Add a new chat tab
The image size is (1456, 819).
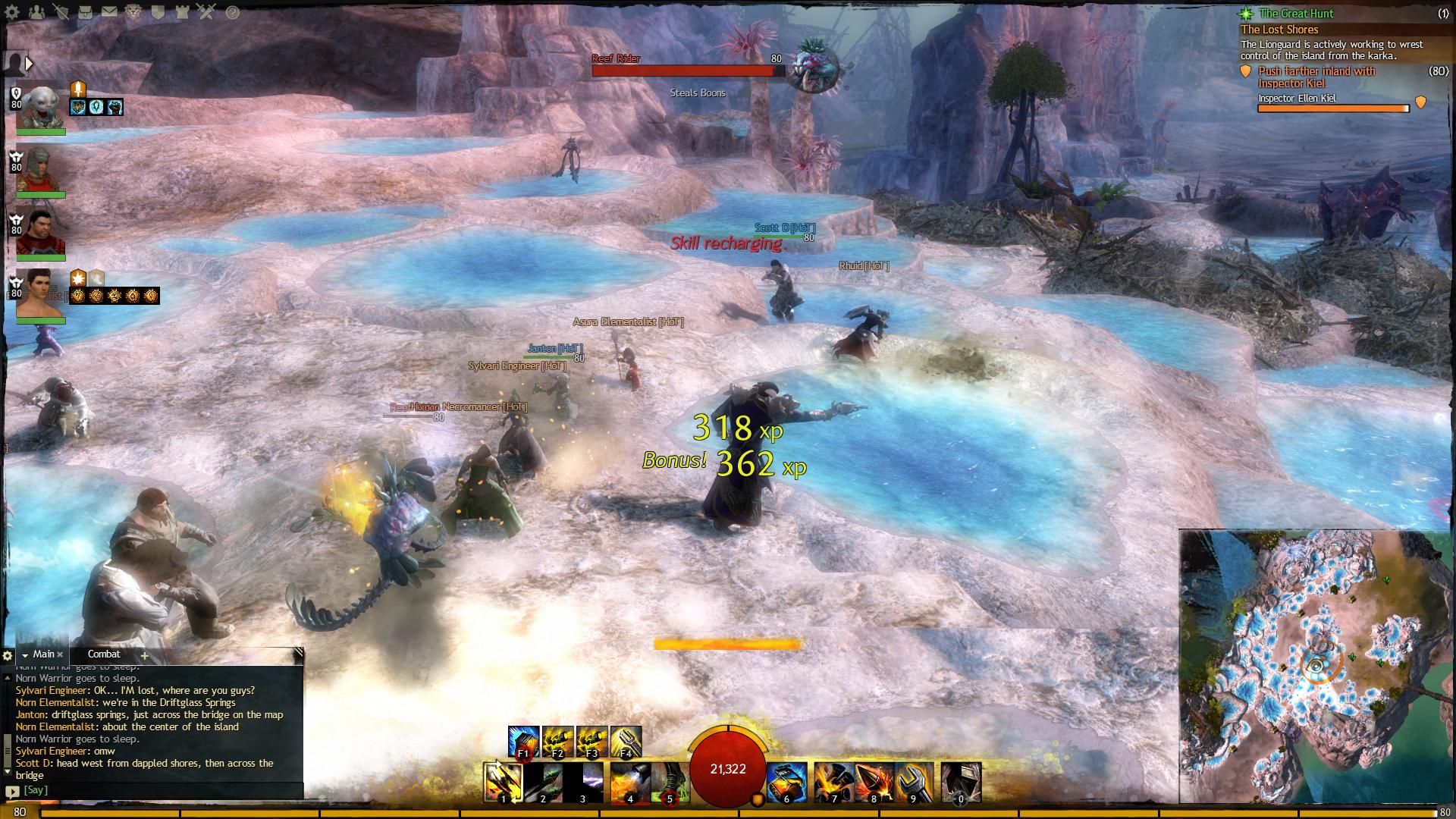click(144, 655)
